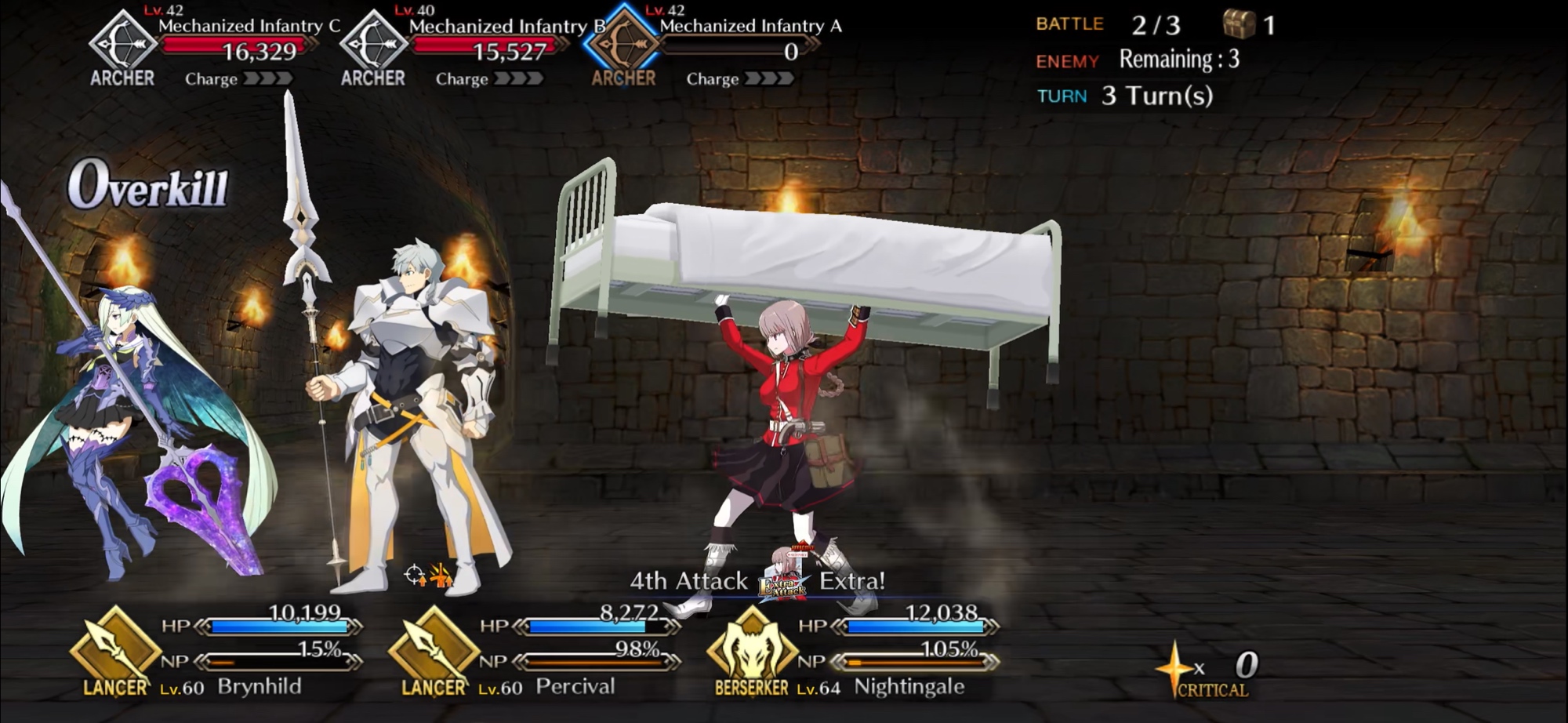Open Brynhild's Lancer class icon

coord(115,649)
